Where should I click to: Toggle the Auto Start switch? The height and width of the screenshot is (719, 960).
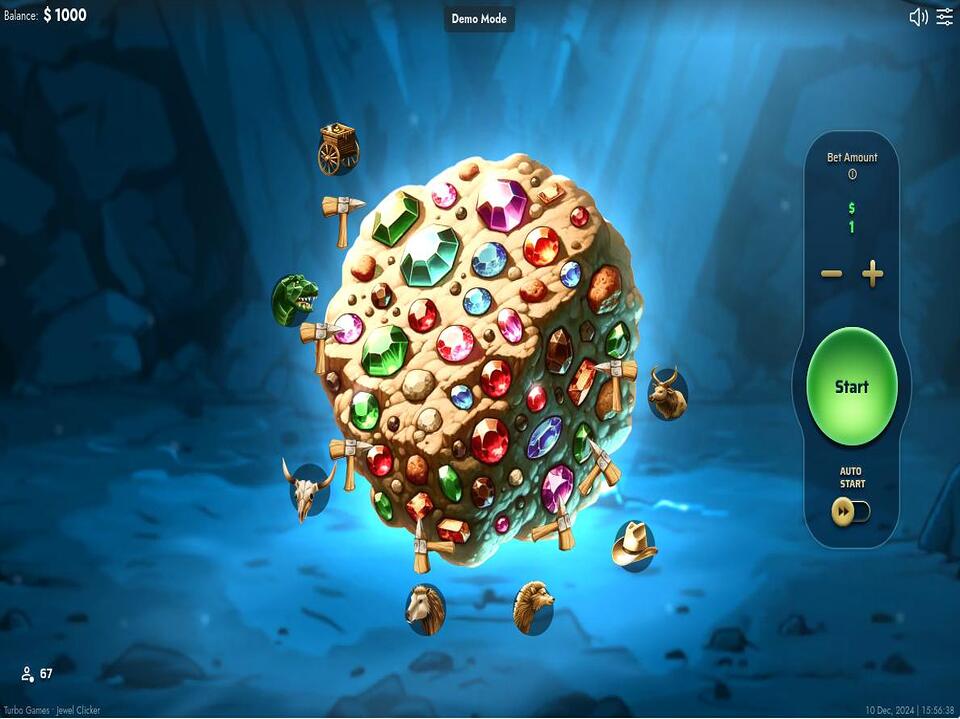click(851, 511)
